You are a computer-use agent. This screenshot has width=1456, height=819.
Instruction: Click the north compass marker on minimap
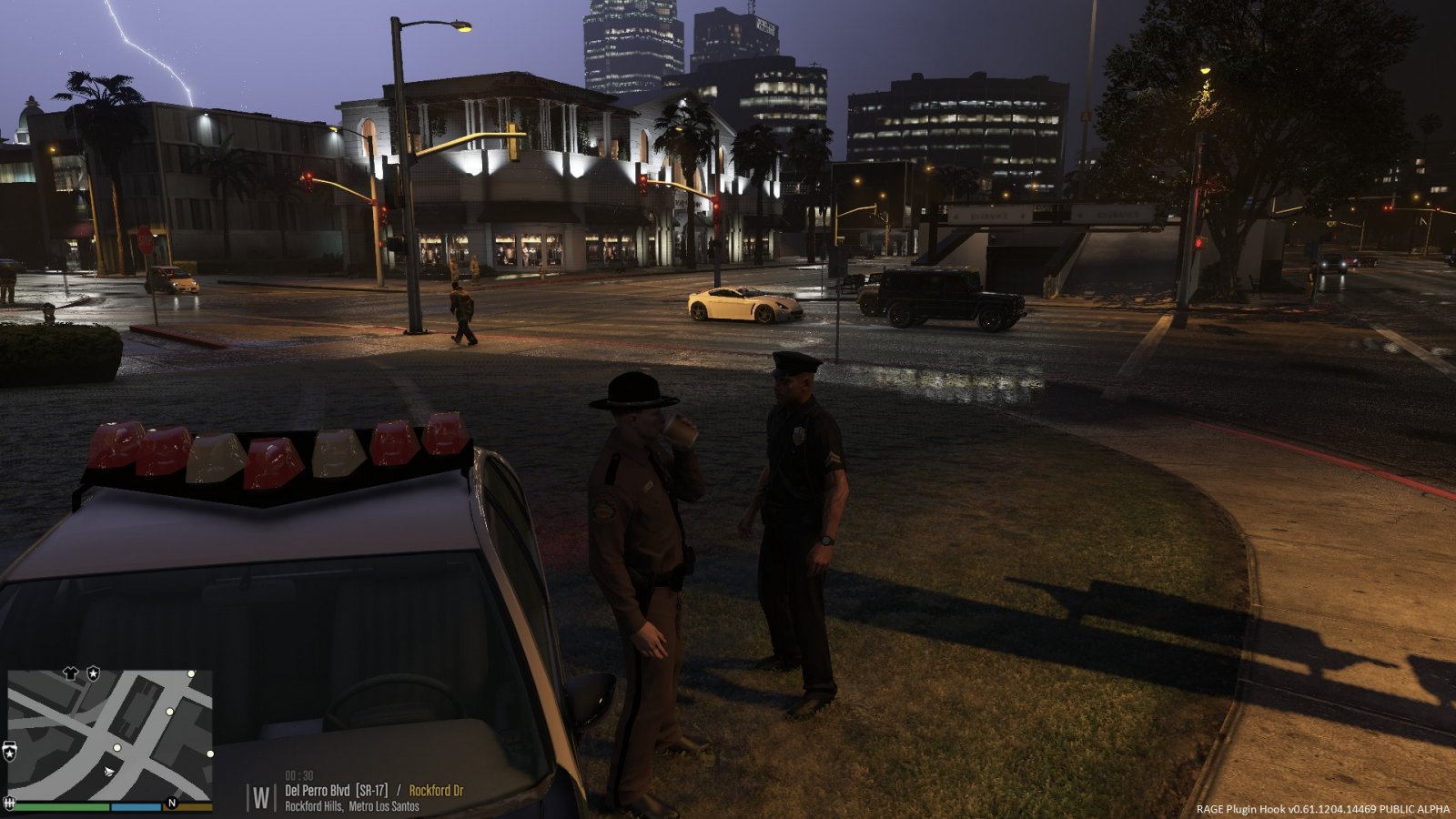click(x=171, y=804)
